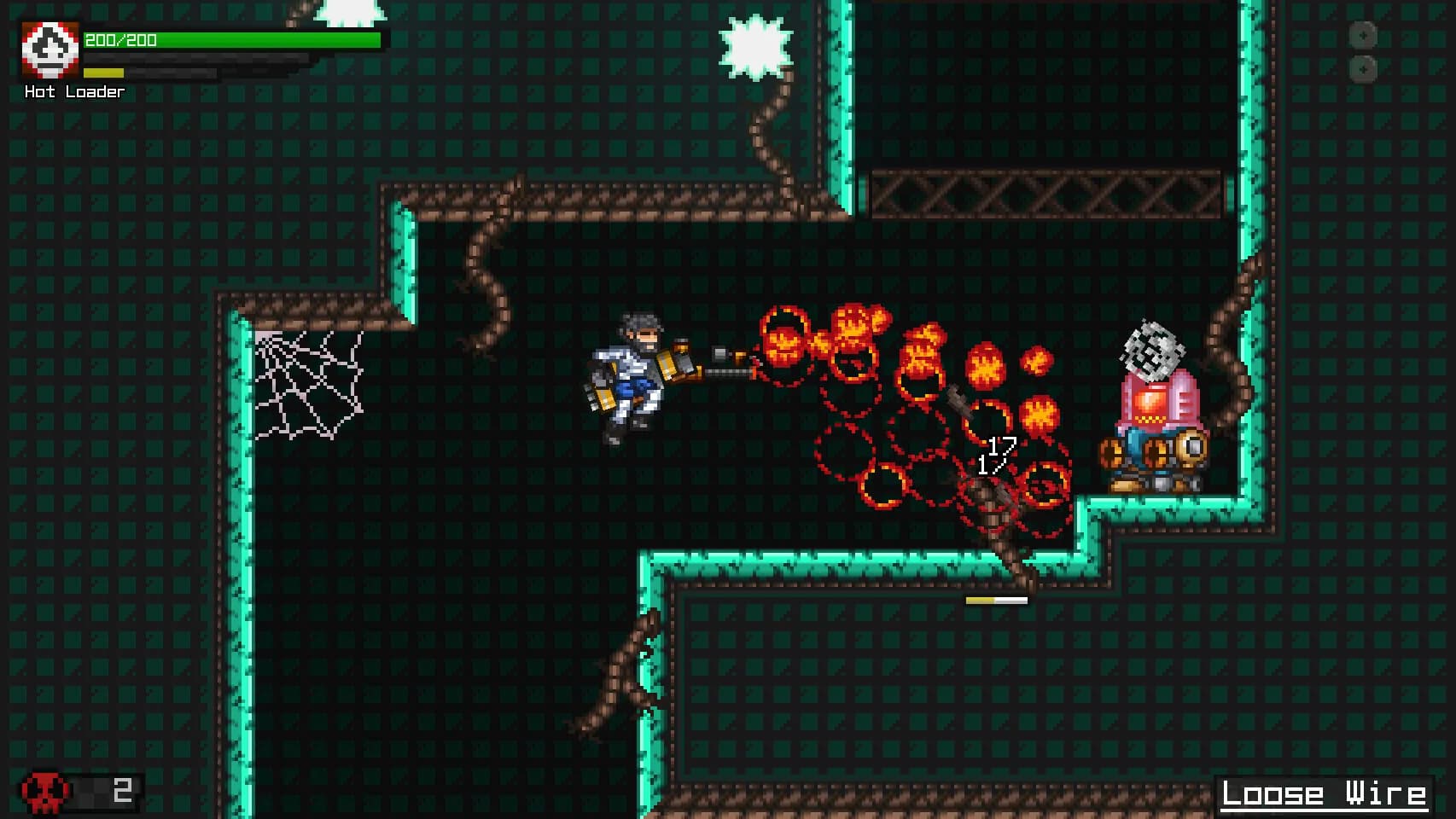Click the yellow experience bar under the health bar
Screen dimensions: 1456x819
point(102,73)
